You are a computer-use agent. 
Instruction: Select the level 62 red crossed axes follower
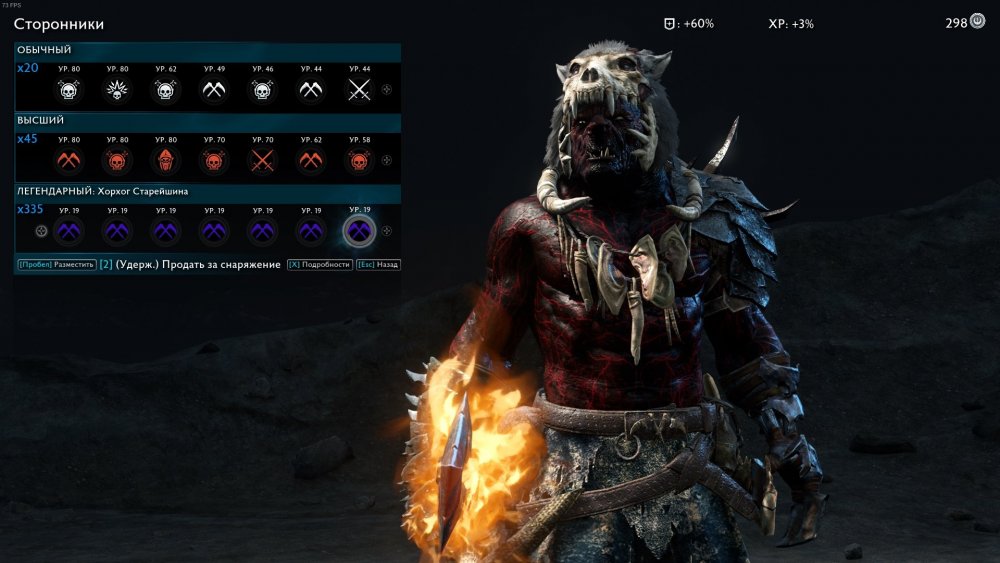click(311, 160)
